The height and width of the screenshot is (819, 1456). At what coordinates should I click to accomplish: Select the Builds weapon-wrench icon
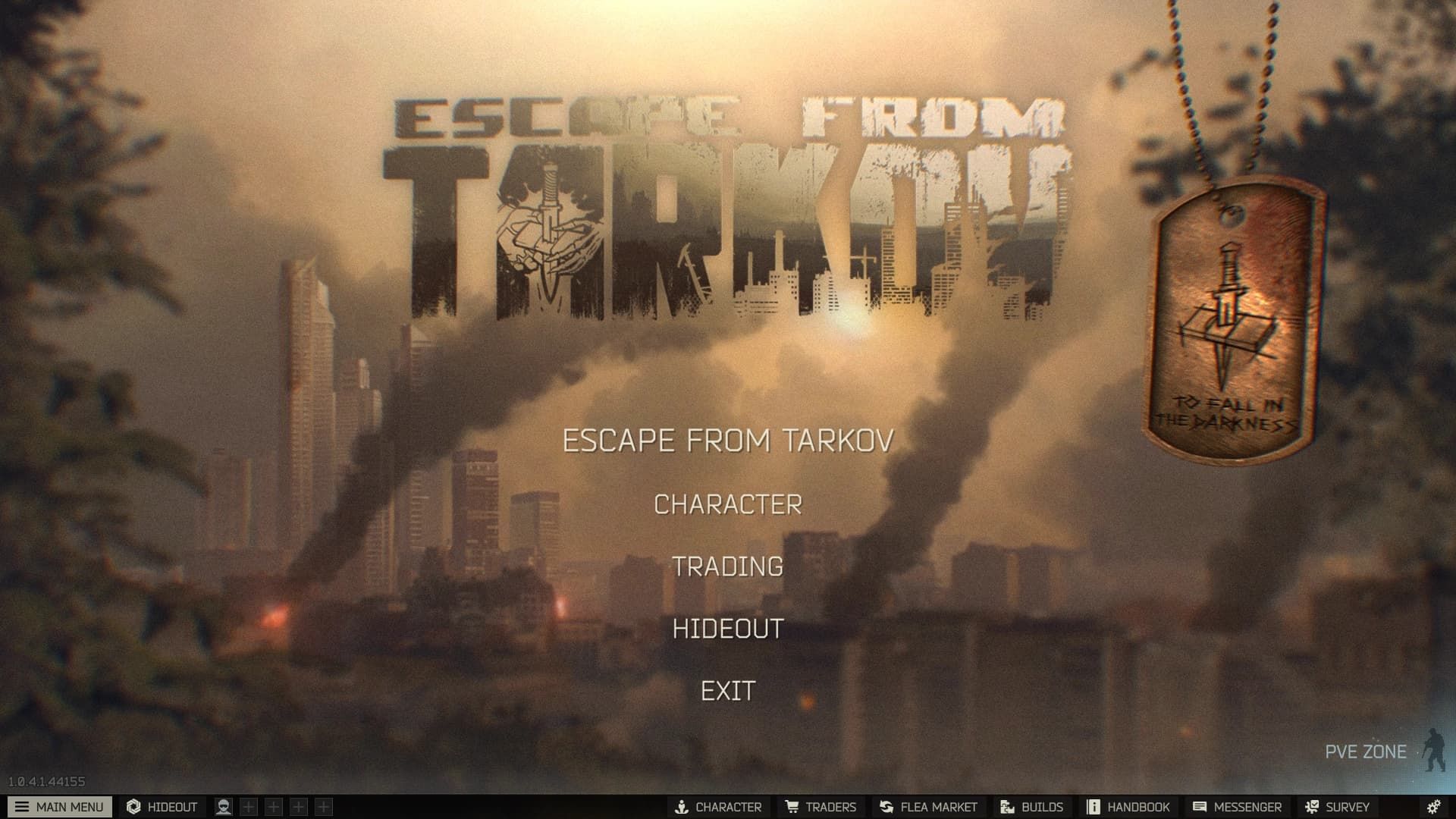(x=1006, y=807)
